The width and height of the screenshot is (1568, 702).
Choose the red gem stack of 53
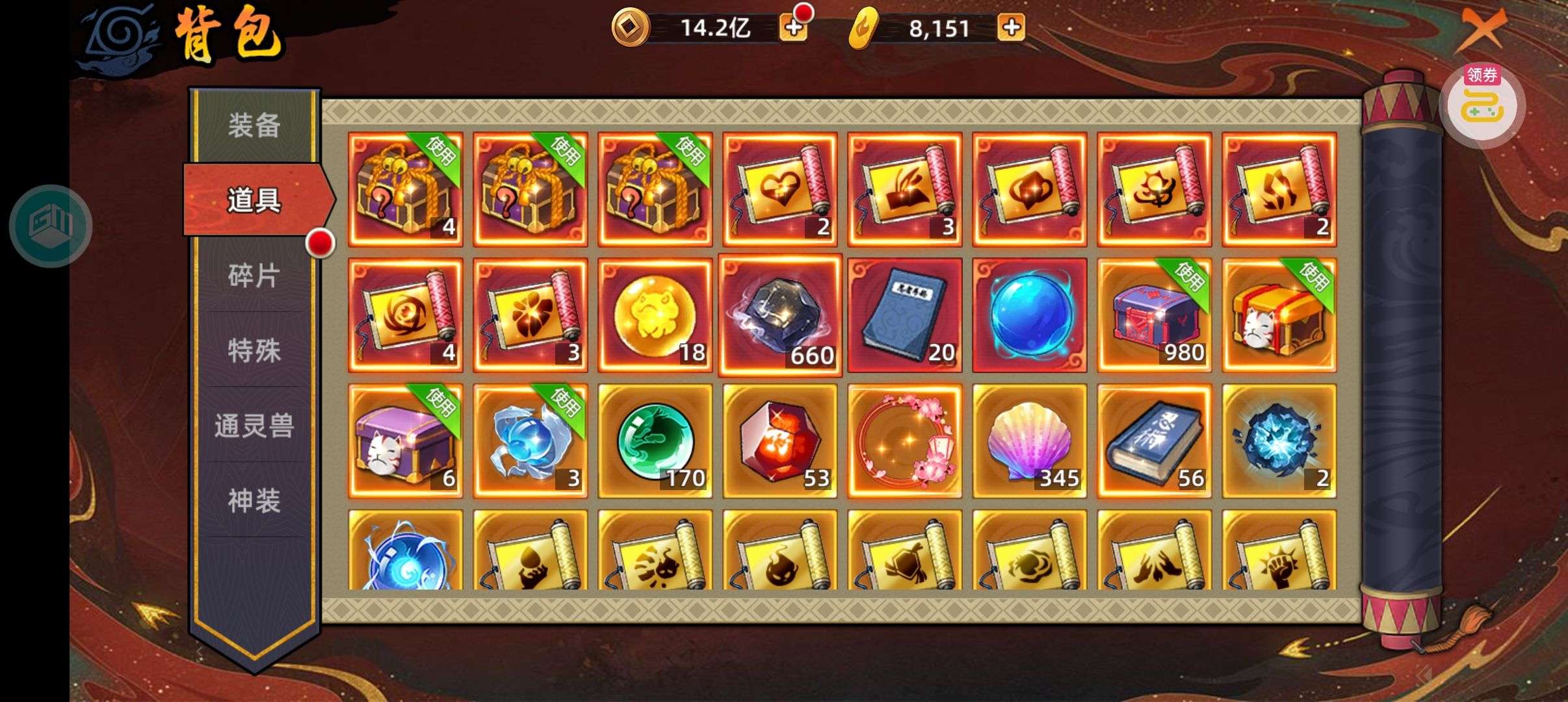(x=780, y=441)
